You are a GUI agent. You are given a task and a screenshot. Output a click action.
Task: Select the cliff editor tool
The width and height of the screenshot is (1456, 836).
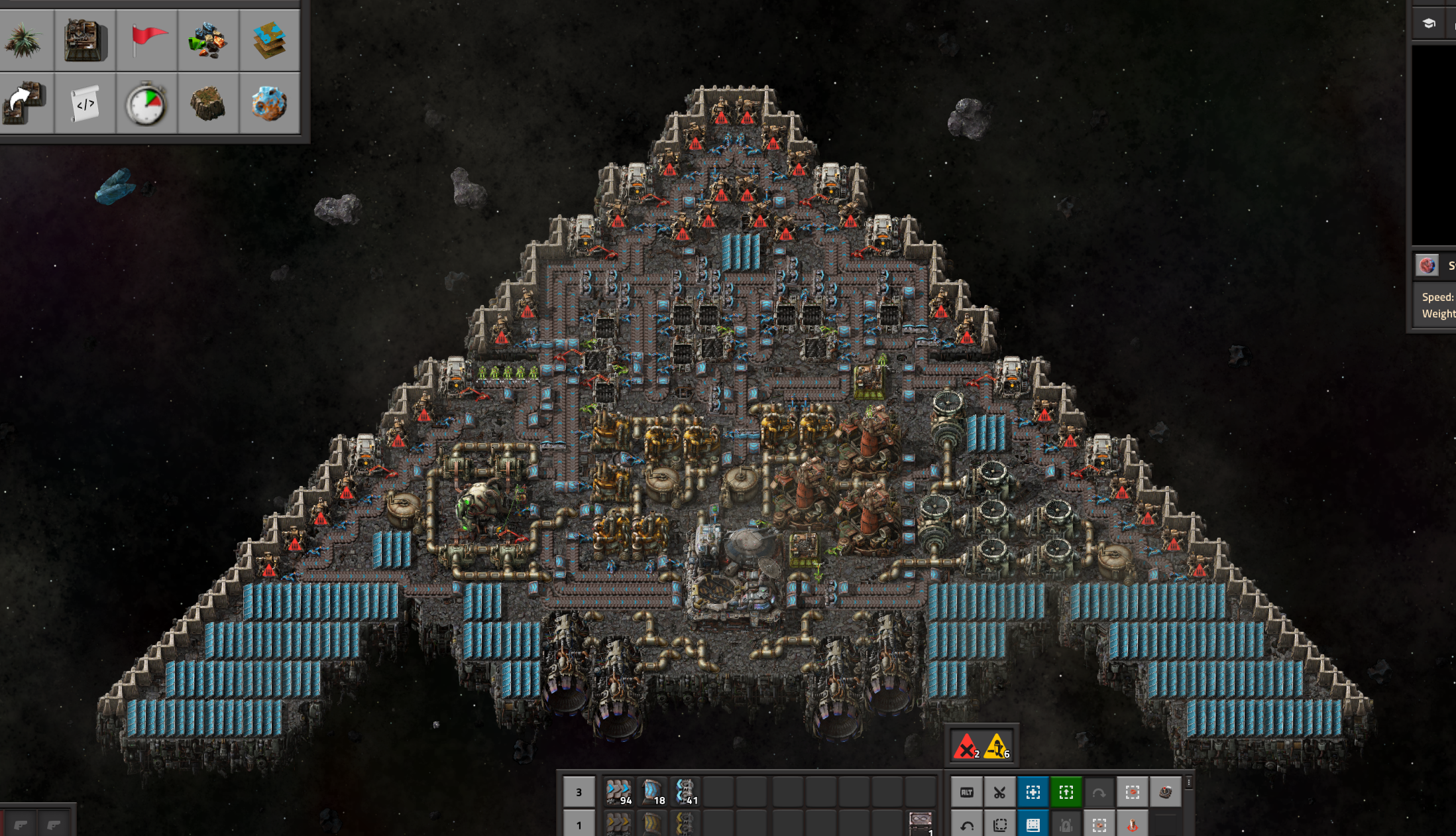tap(208, 103)
